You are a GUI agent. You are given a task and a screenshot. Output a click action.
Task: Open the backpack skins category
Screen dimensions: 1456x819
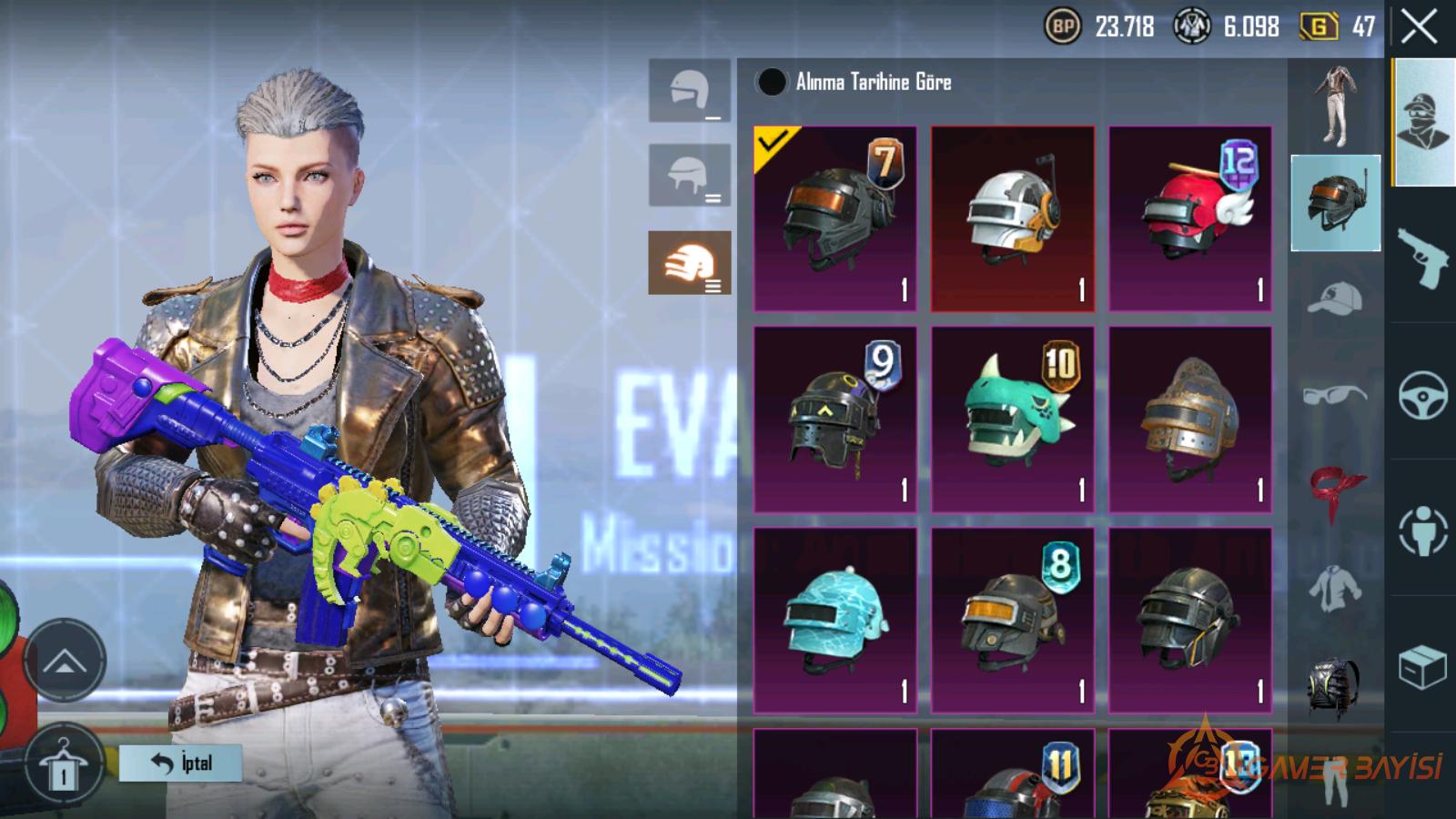1335,687
